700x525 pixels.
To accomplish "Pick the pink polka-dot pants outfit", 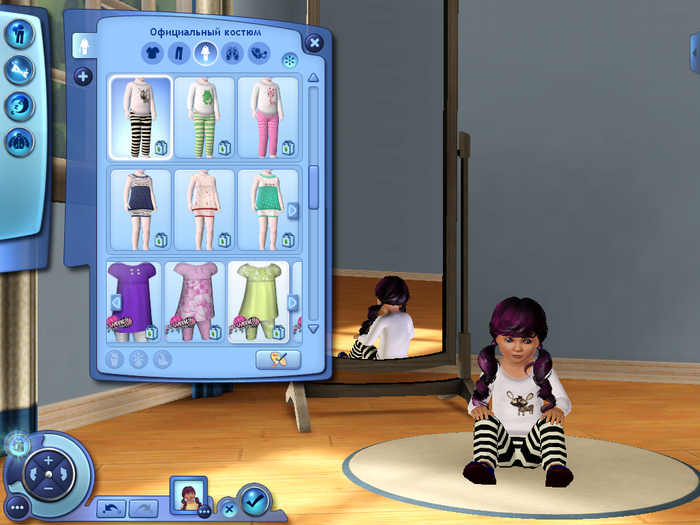I will [268, 116].
